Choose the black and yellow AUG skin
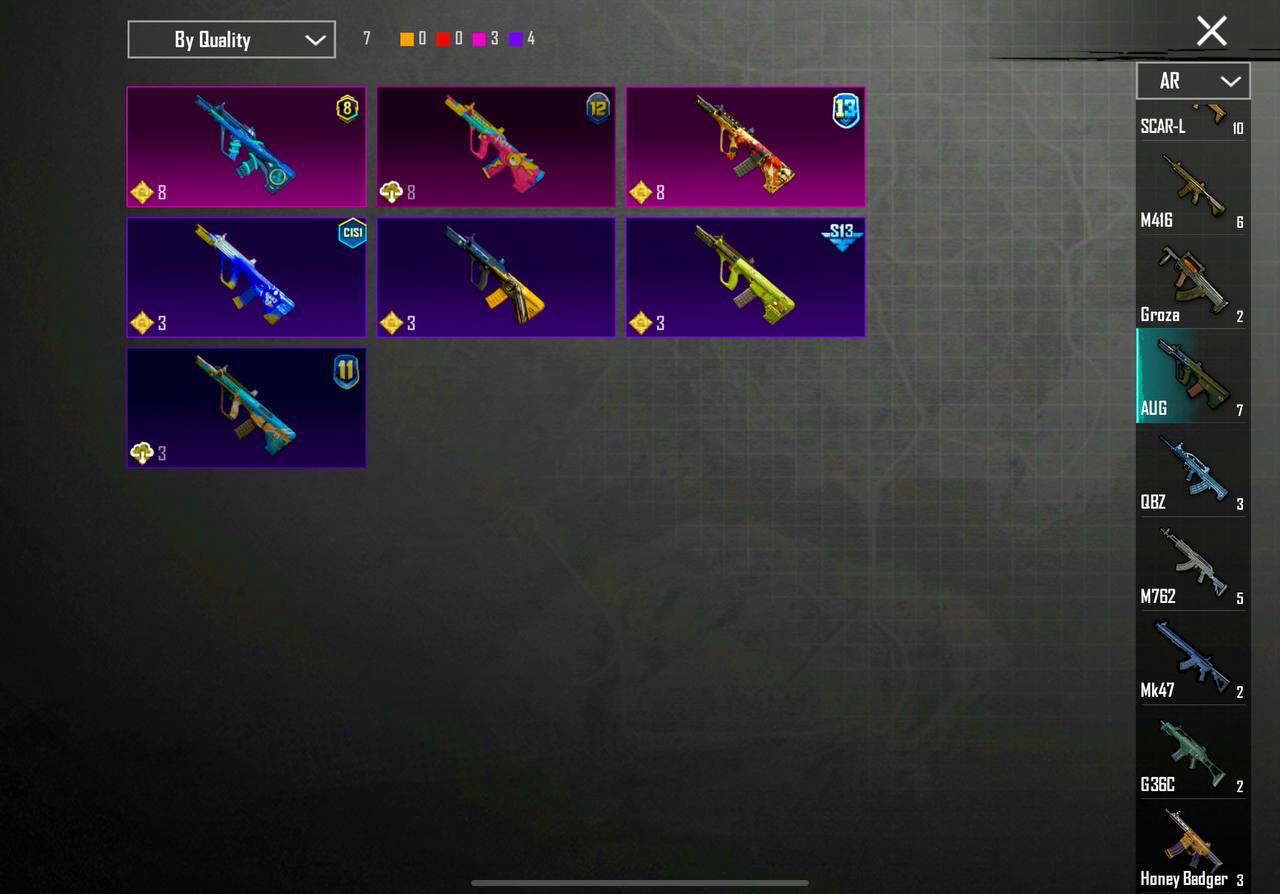 [x=496, y=277]
